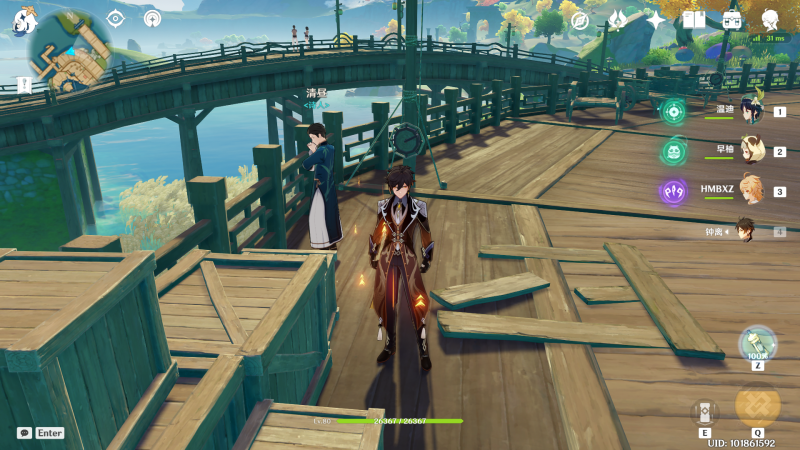Open the Adventurer compass icon

pyautogui.click(x=579, y=20)
